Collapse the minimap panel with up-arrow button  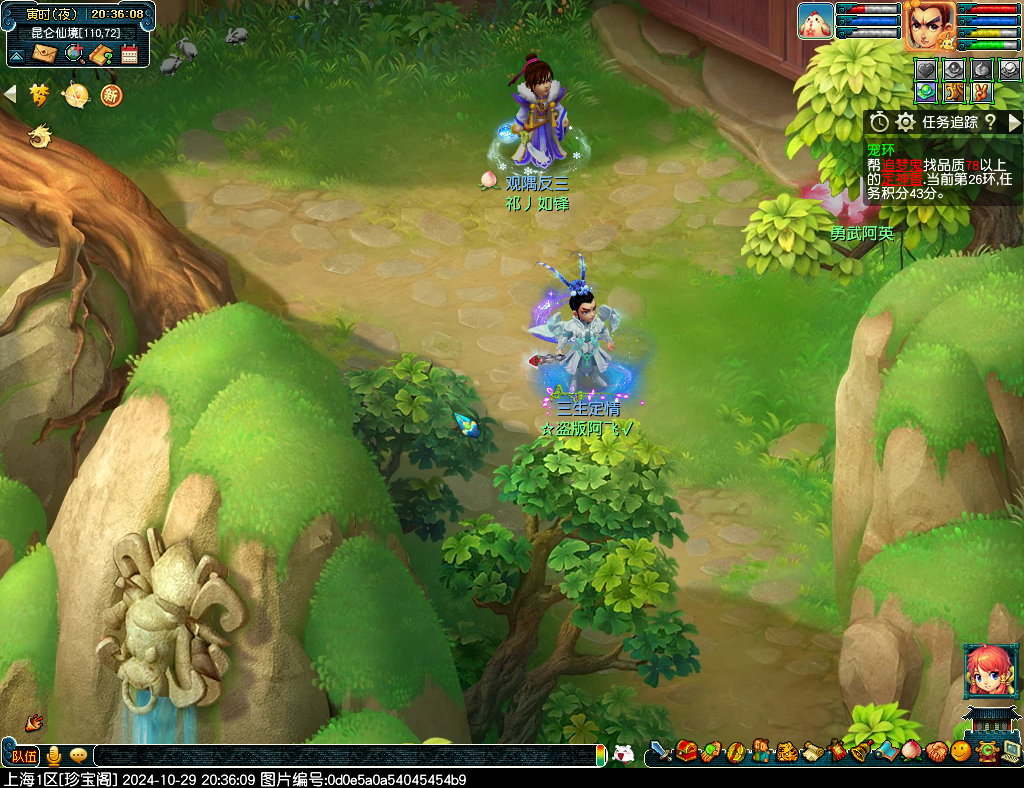(x=16, y=54)
